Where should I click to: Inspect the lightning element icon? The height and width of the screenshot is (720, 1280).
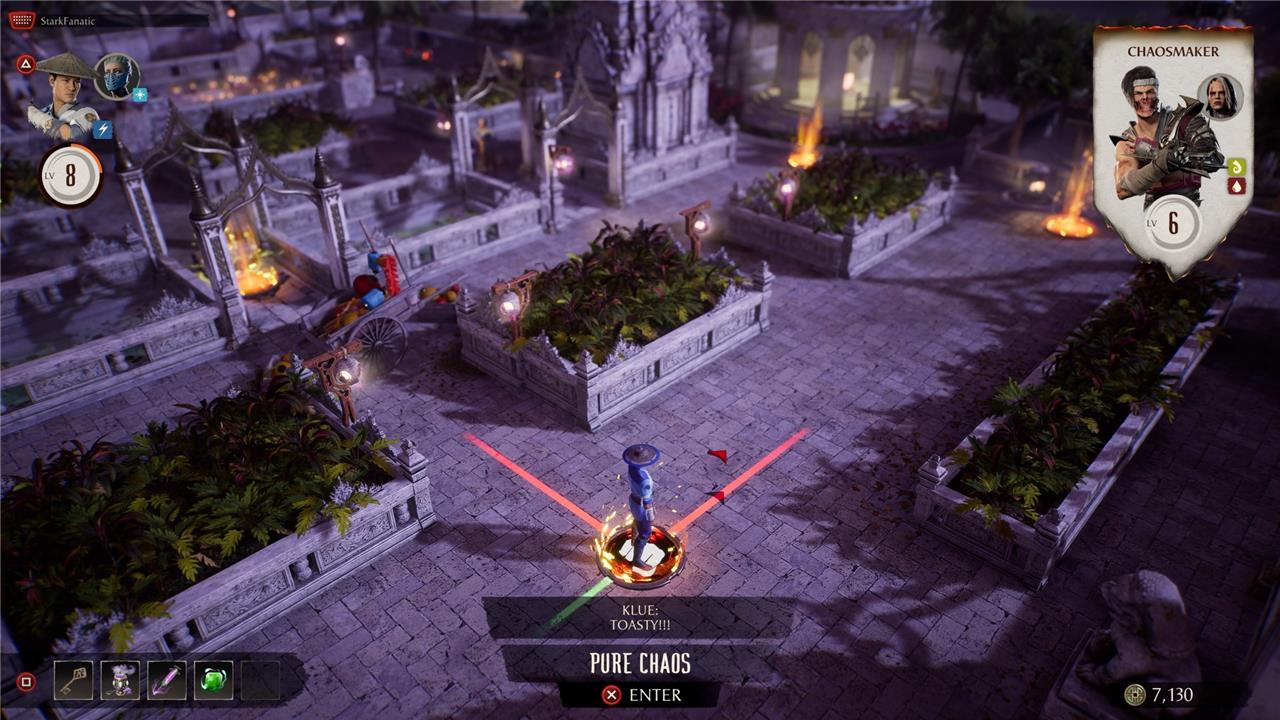(x=102, y=129)
